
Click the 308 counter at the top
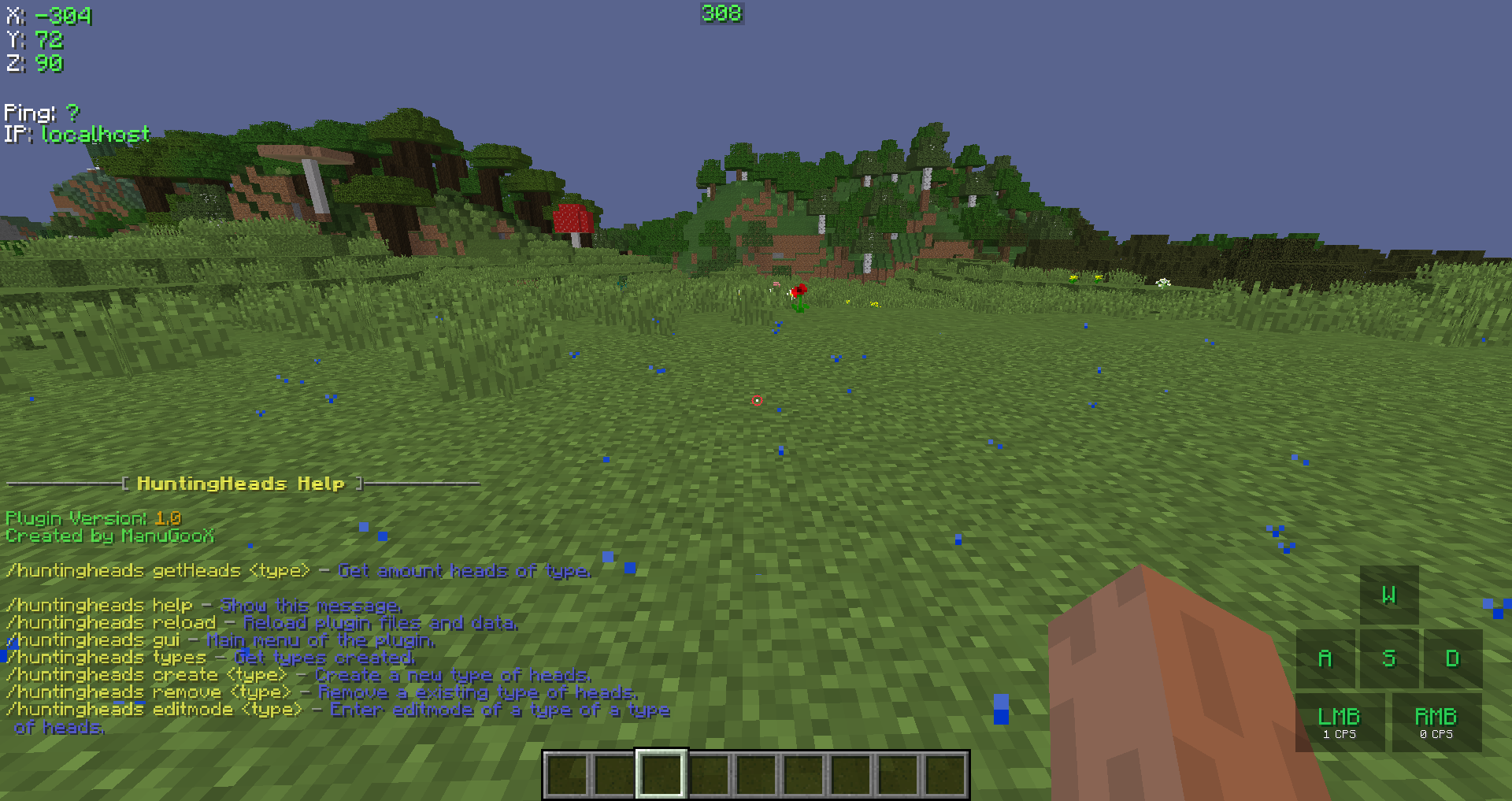tap(721, 13)
